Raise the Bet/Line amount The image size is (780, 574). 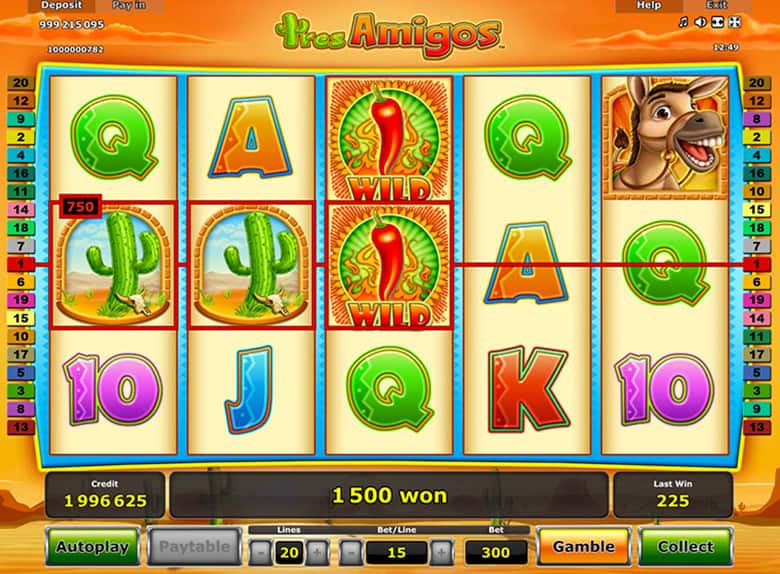441,551
